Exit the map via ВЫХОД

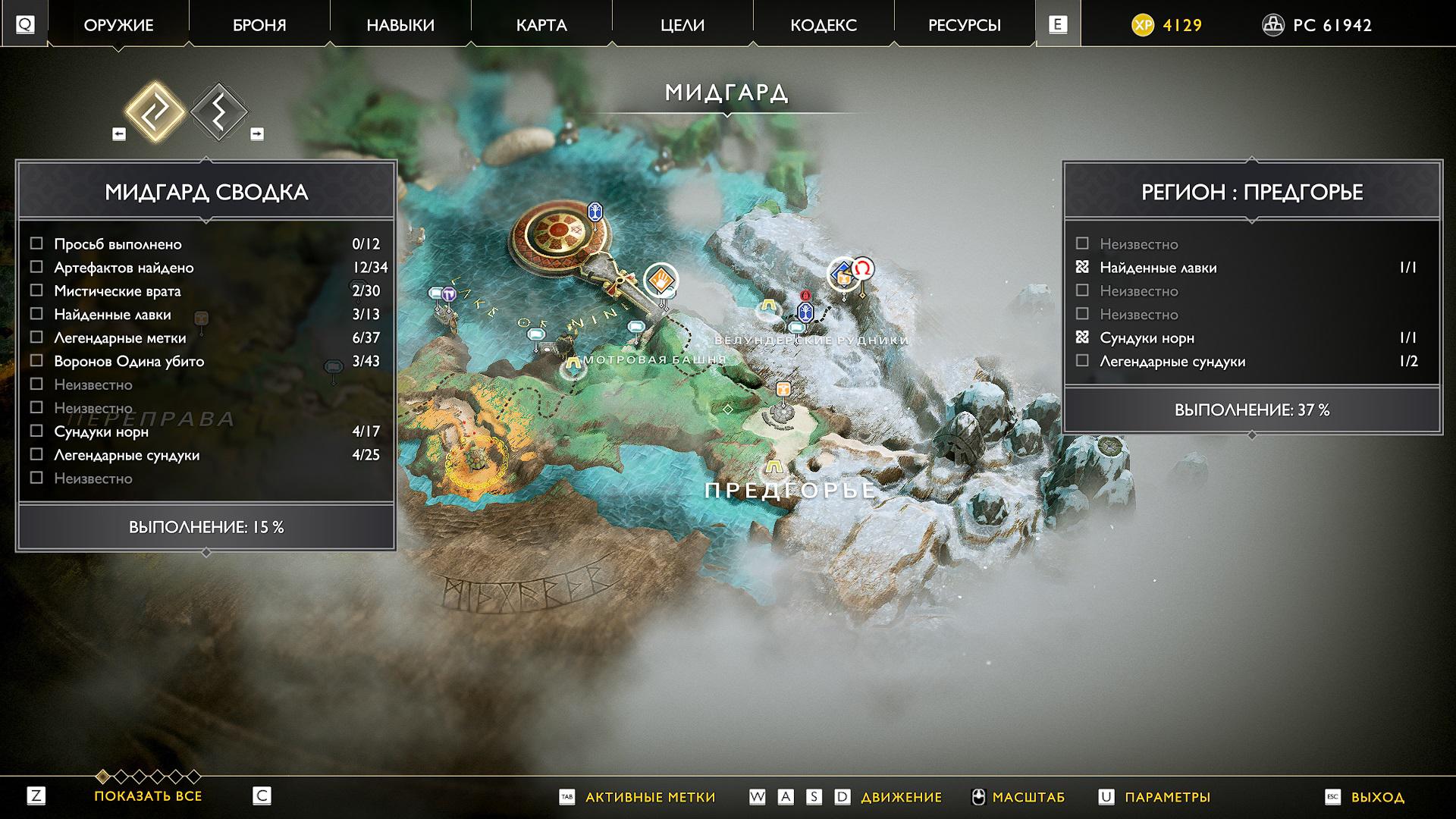1377,797
